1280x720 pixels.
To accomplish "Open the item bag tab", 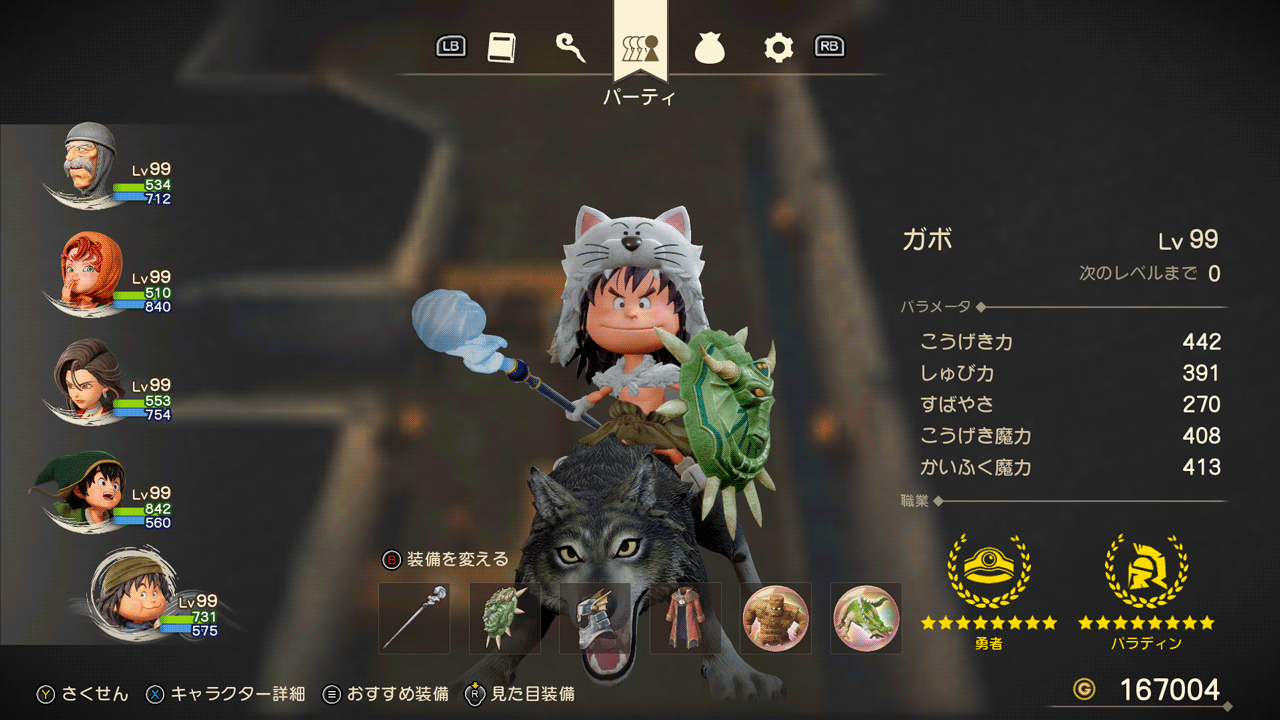I will 709,48.
